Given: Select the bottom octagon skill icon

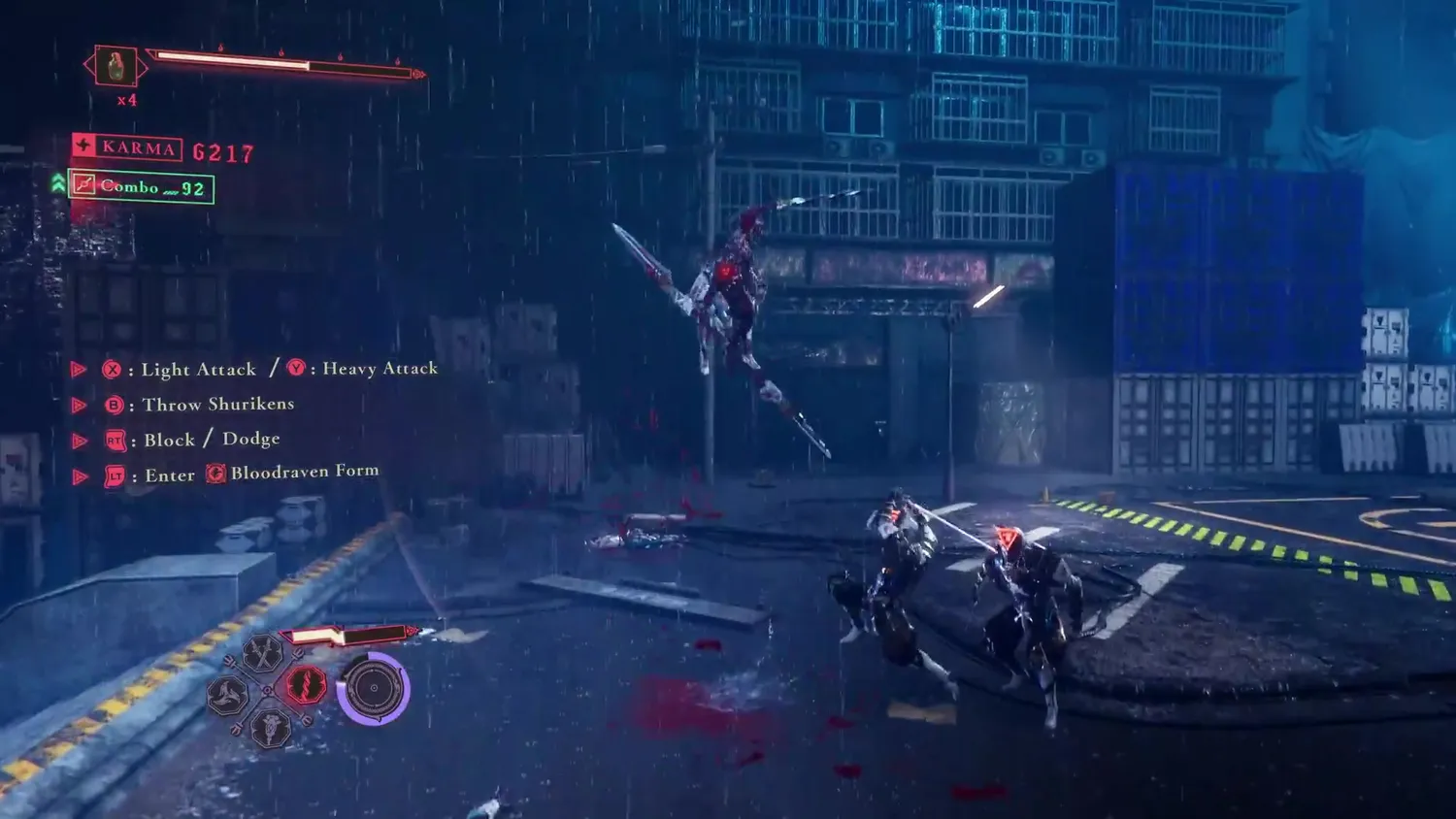Looking at the screenshot, I should (x=270, y=727).
